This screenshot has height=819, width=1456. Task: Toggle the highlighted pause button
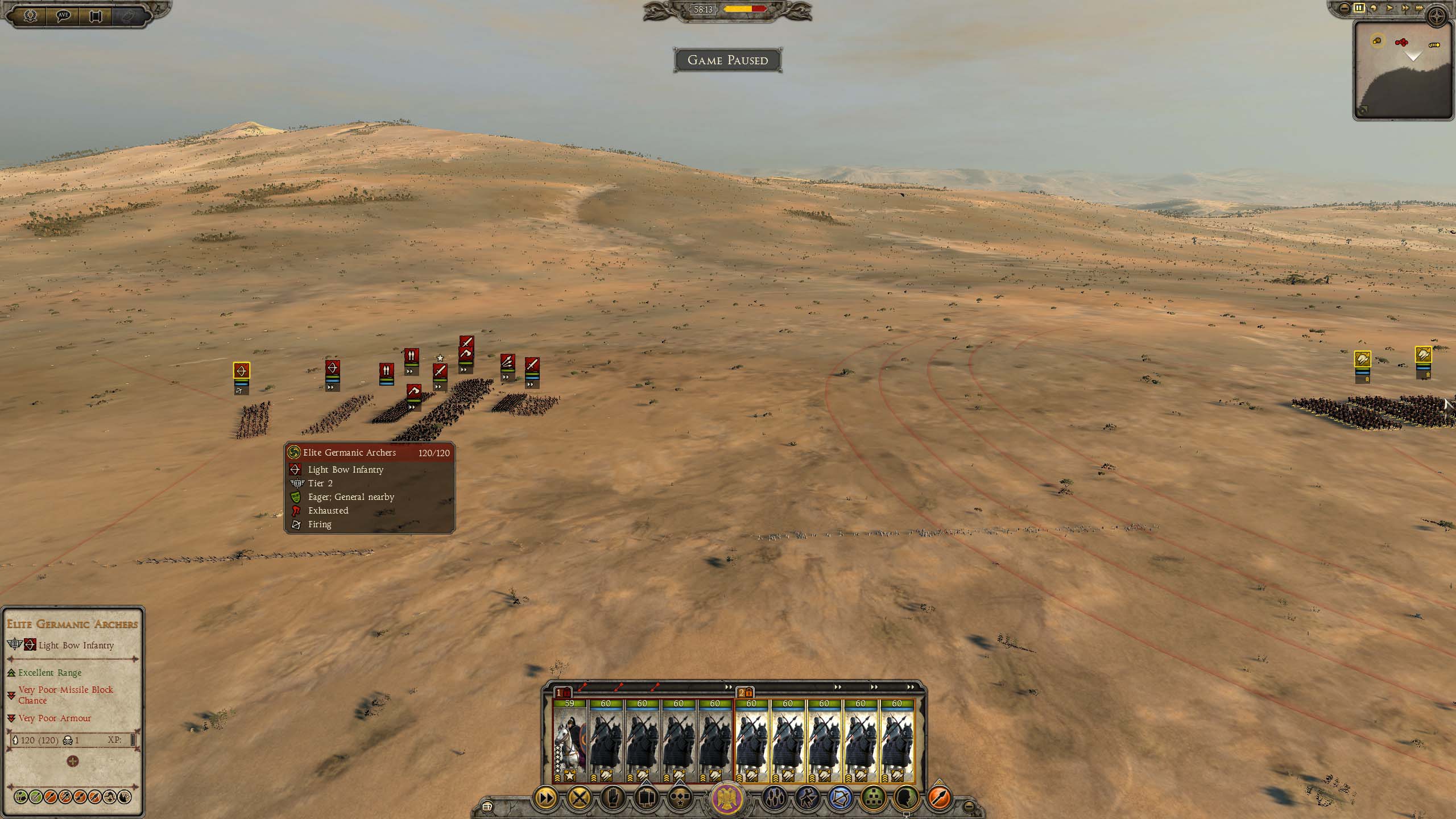1359,8
